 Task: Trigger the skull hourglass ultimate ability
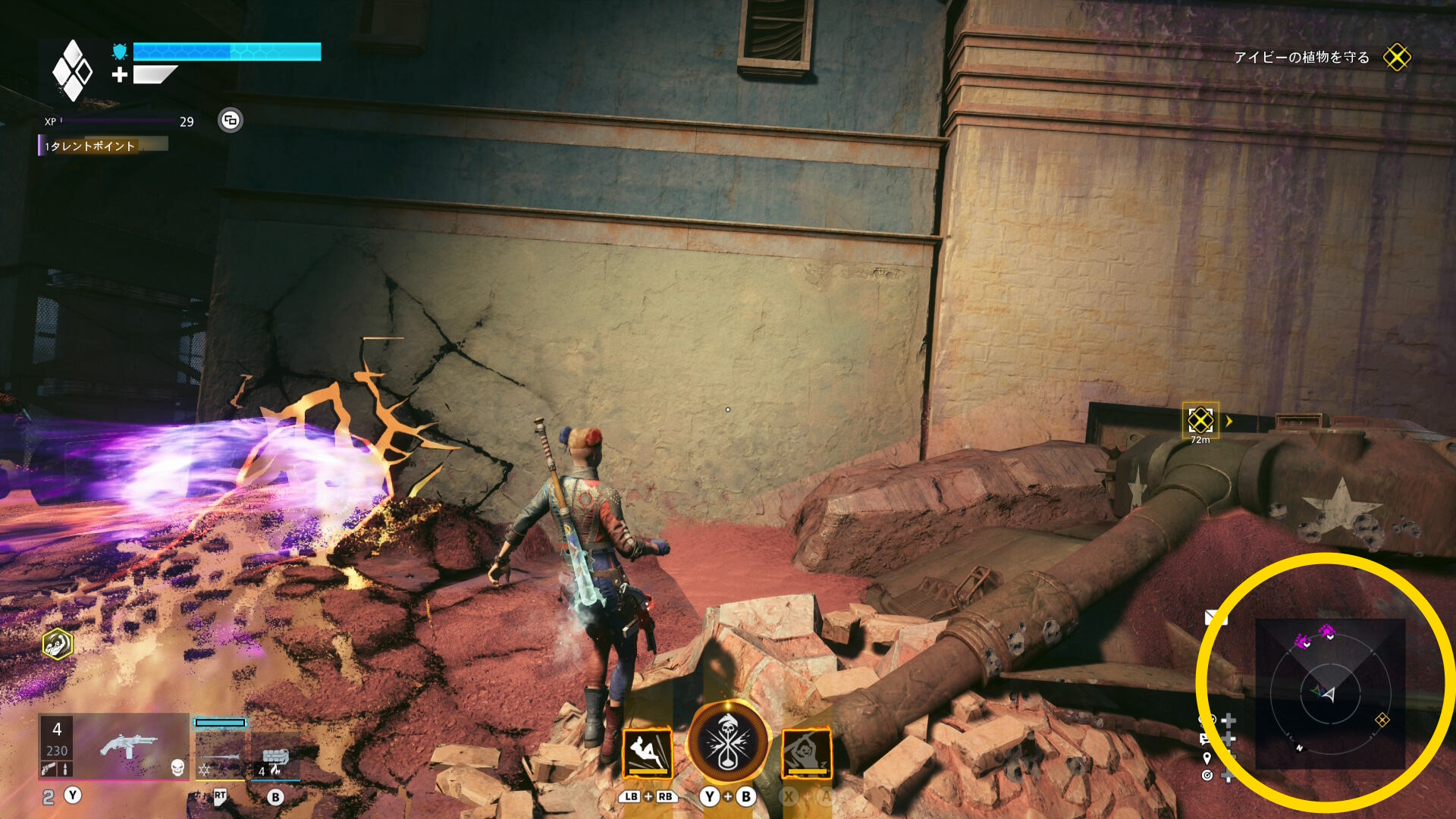[x=728, y=743]
